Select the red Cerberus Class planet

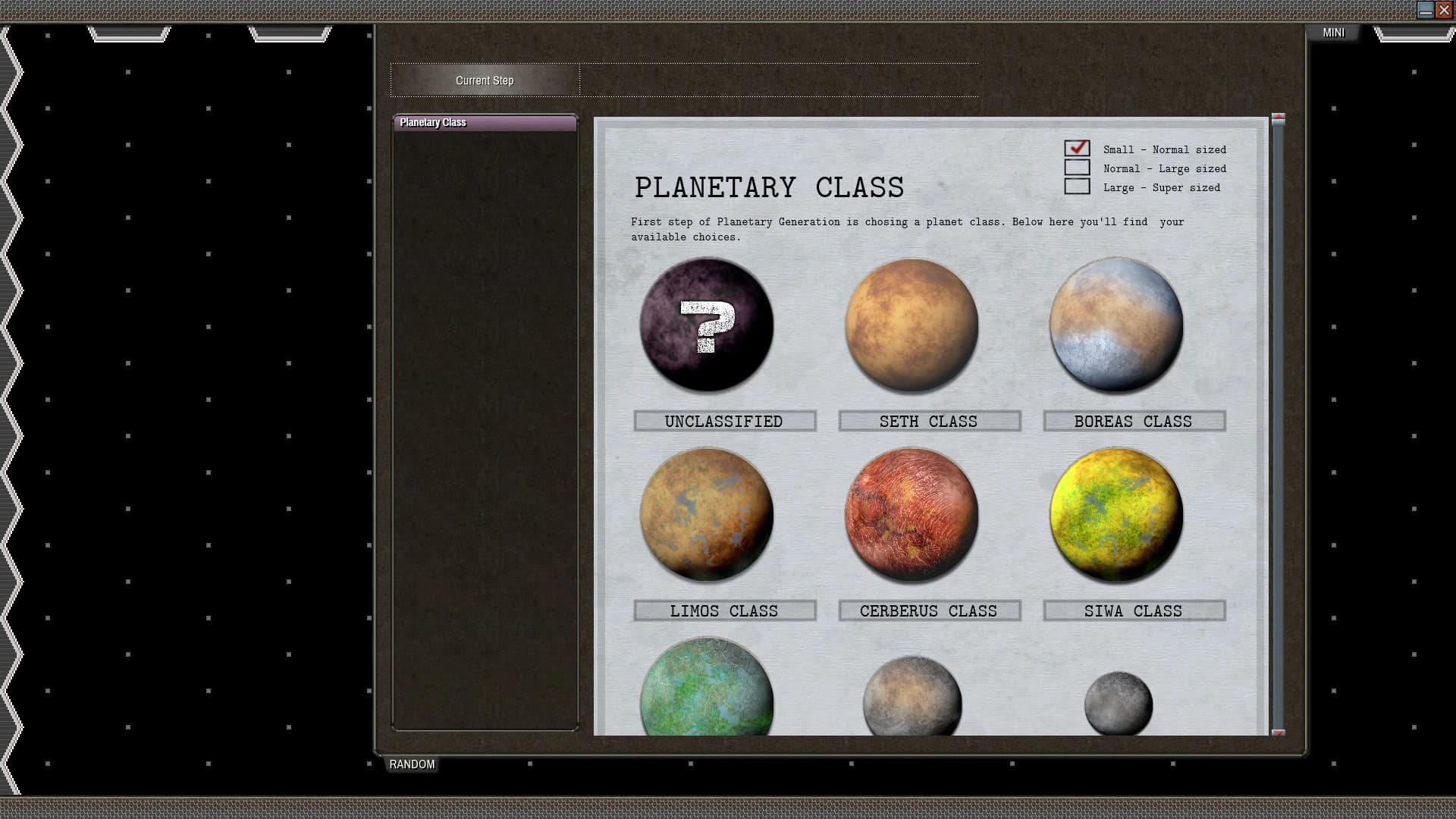910,514
